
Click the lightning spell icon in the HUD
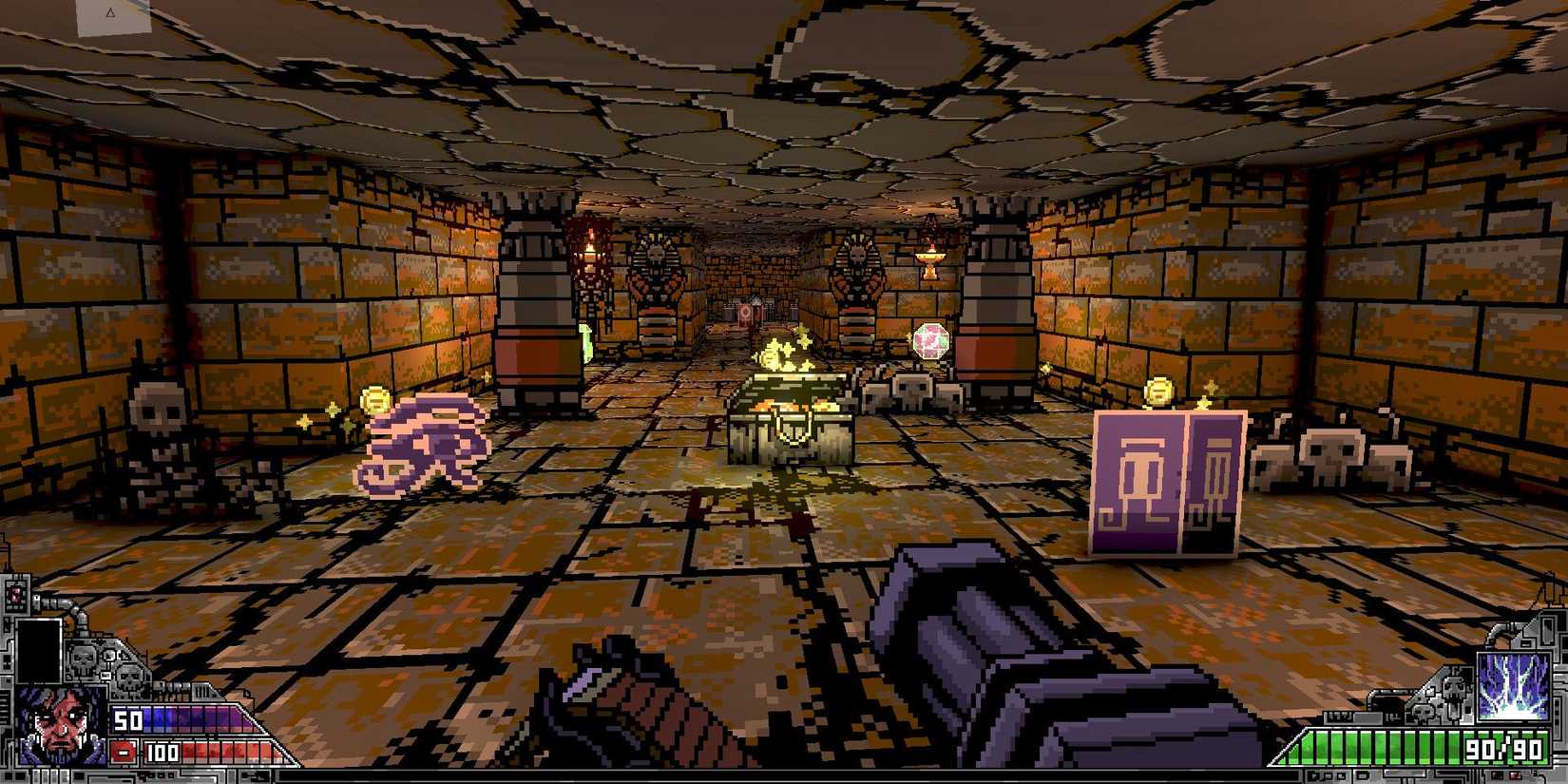[1513, 686]
